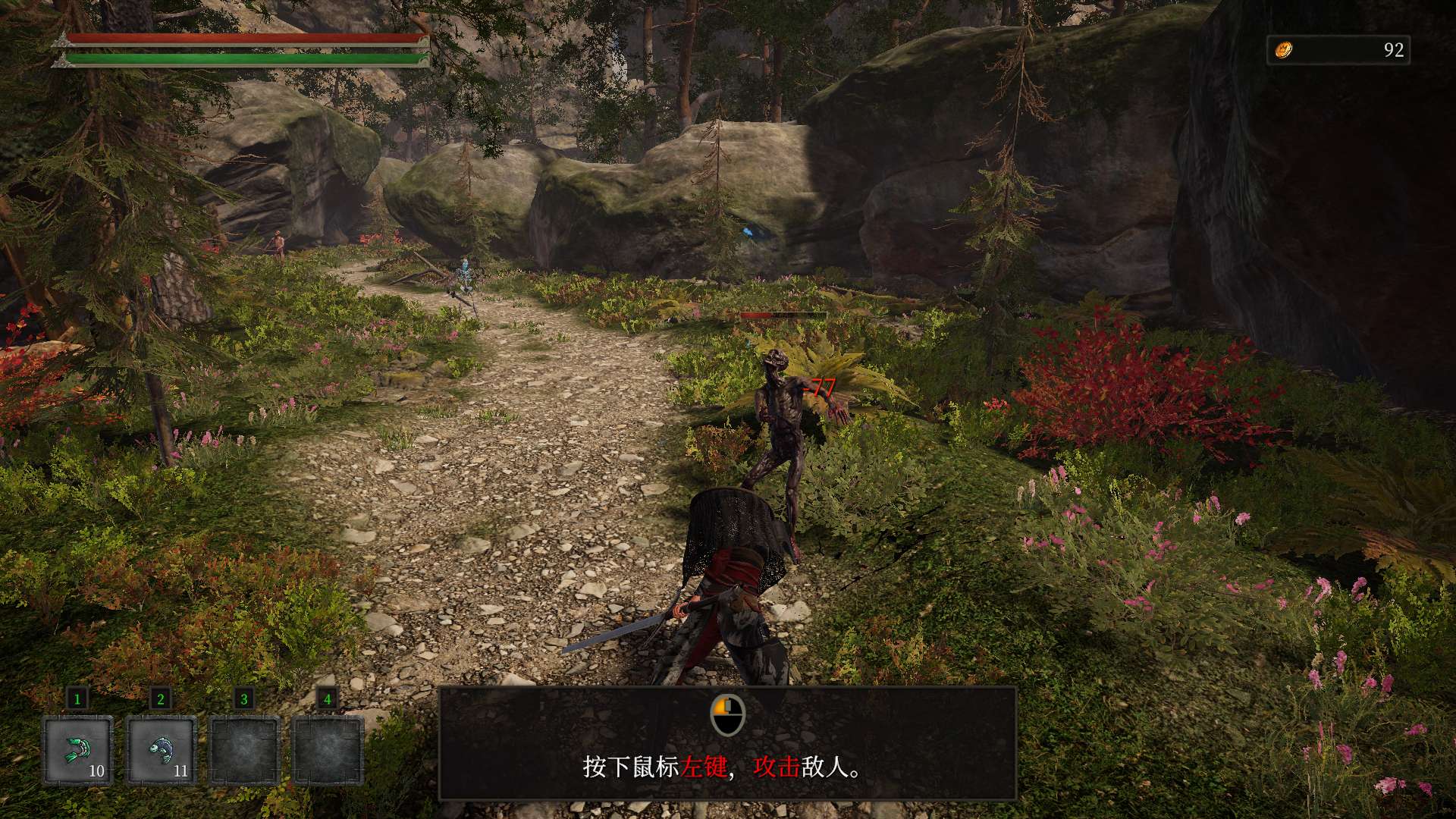Image resolution: width=1456 pixels, height=819 pixels.
Task: Click the quantity number 11 in quickslot 2
Action: (x=183, y=772)
